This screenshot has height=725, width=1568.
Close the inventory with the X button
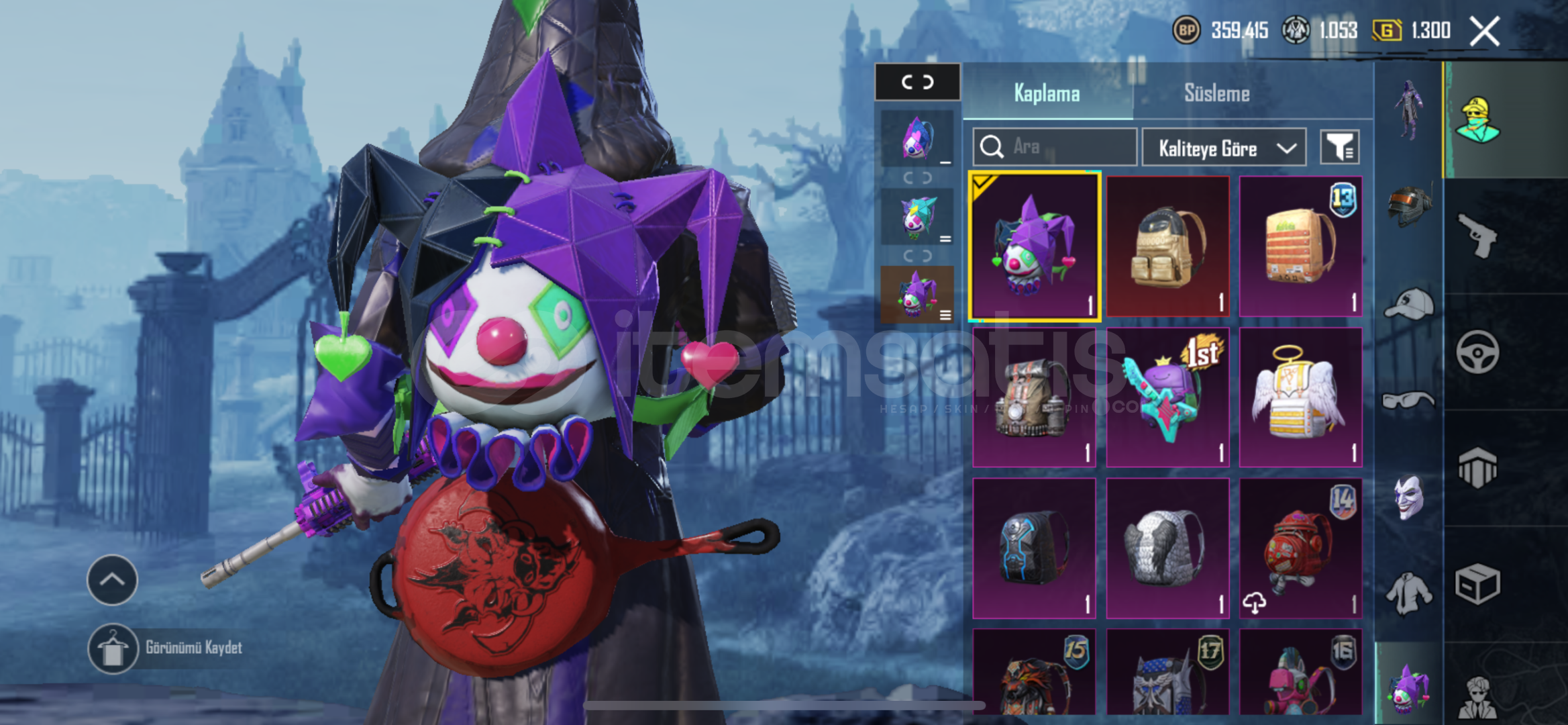(1484, 32)
